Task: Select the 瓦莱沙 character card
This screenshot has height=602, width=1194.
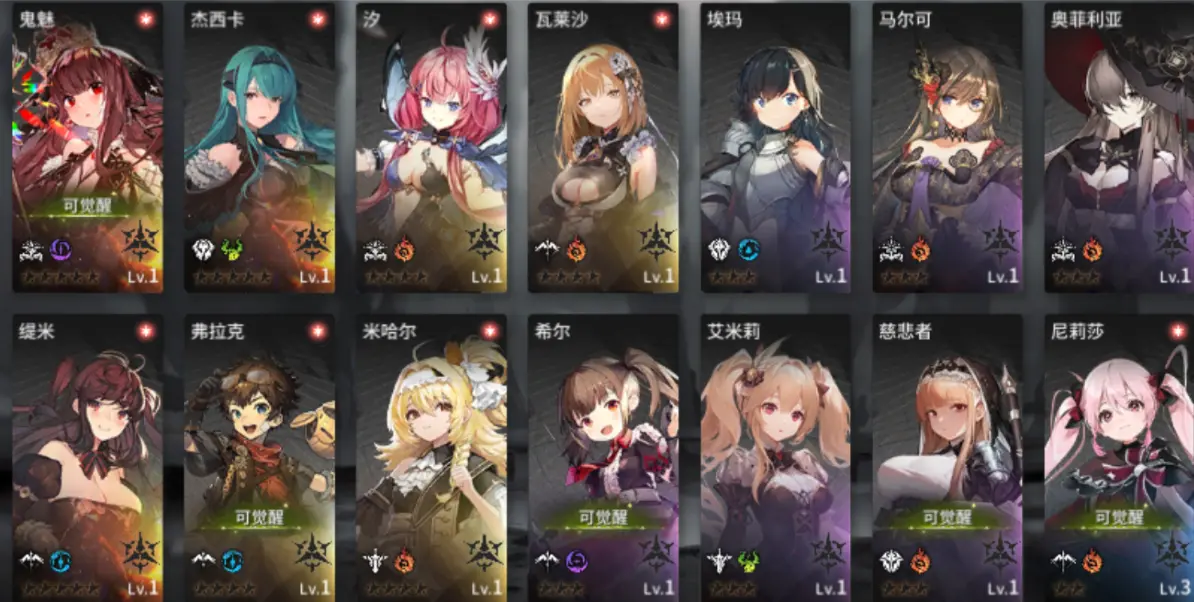Action: 602,147
